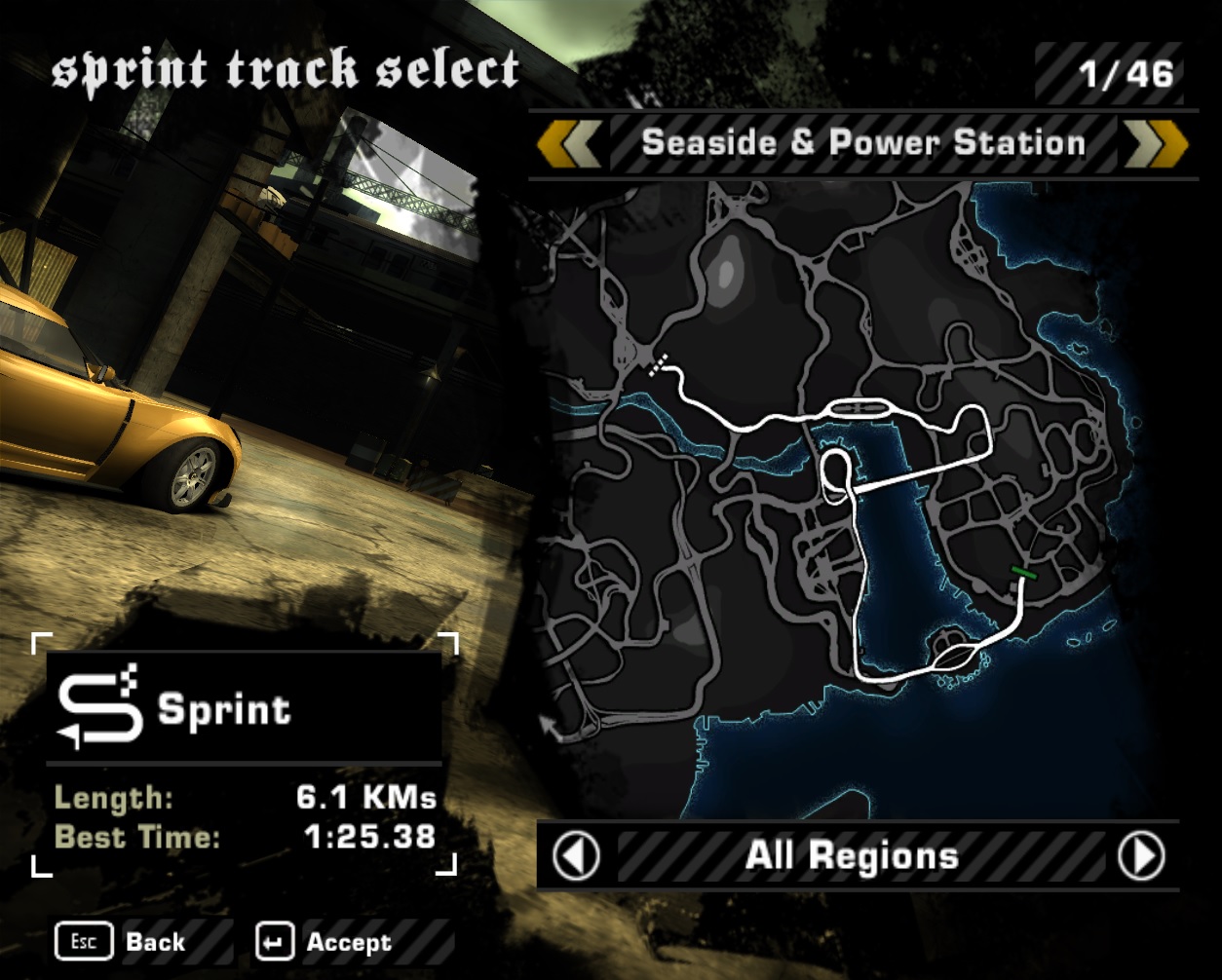The width and height of the screenshot is (1222, 980).
Task: Select the Seaside & Power Station track
Action: pos(863,144)
